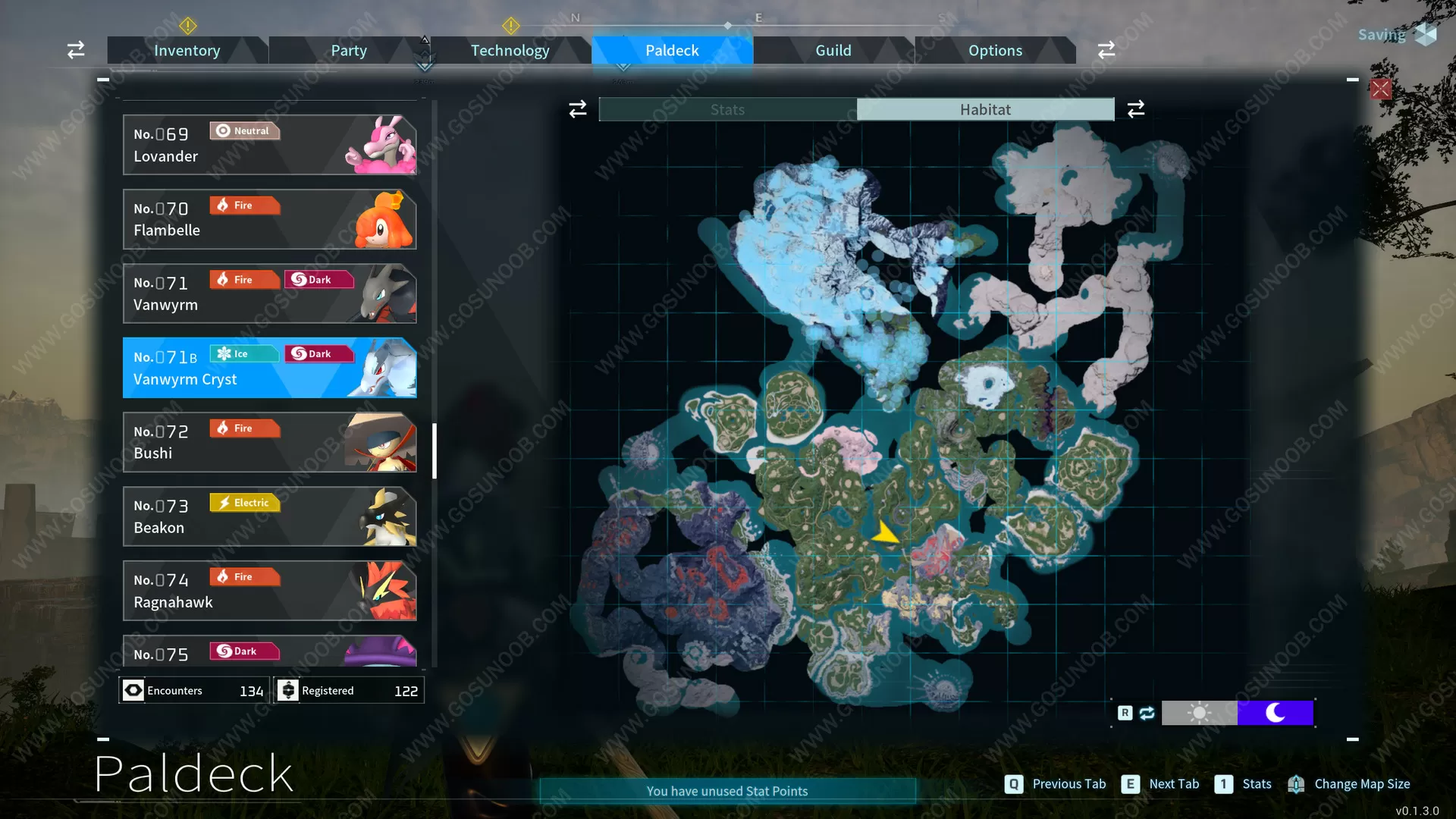Screen dimensions: 1456x819
Task: Switch to the Habitat tab
Action: click(985, 108)
